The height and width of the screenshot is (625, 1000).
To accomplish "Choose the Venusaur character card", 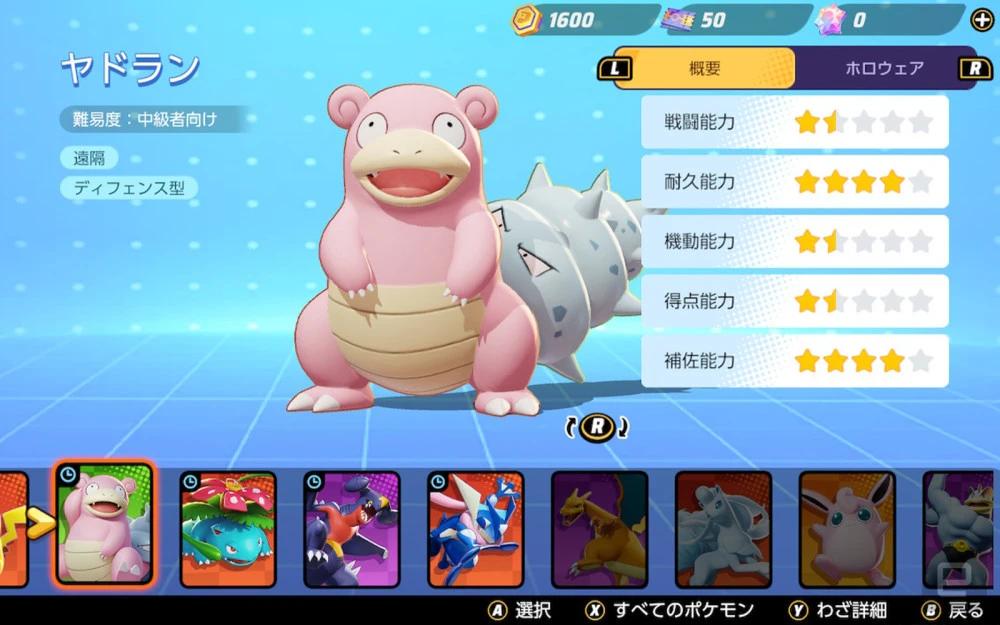I will (228, 529).
